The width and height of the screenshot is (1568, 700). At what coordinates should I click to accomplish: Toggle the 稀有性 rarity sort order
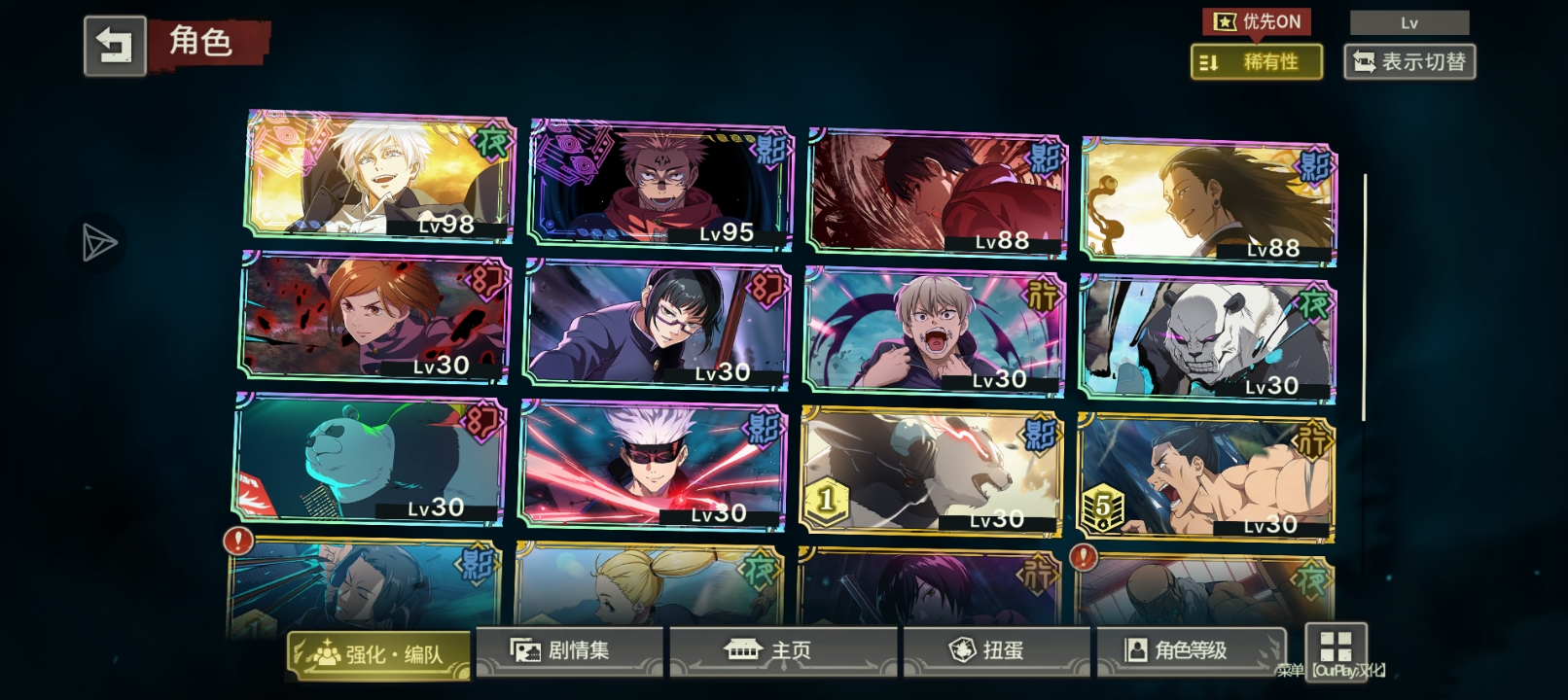click(x=1256, y=62)
